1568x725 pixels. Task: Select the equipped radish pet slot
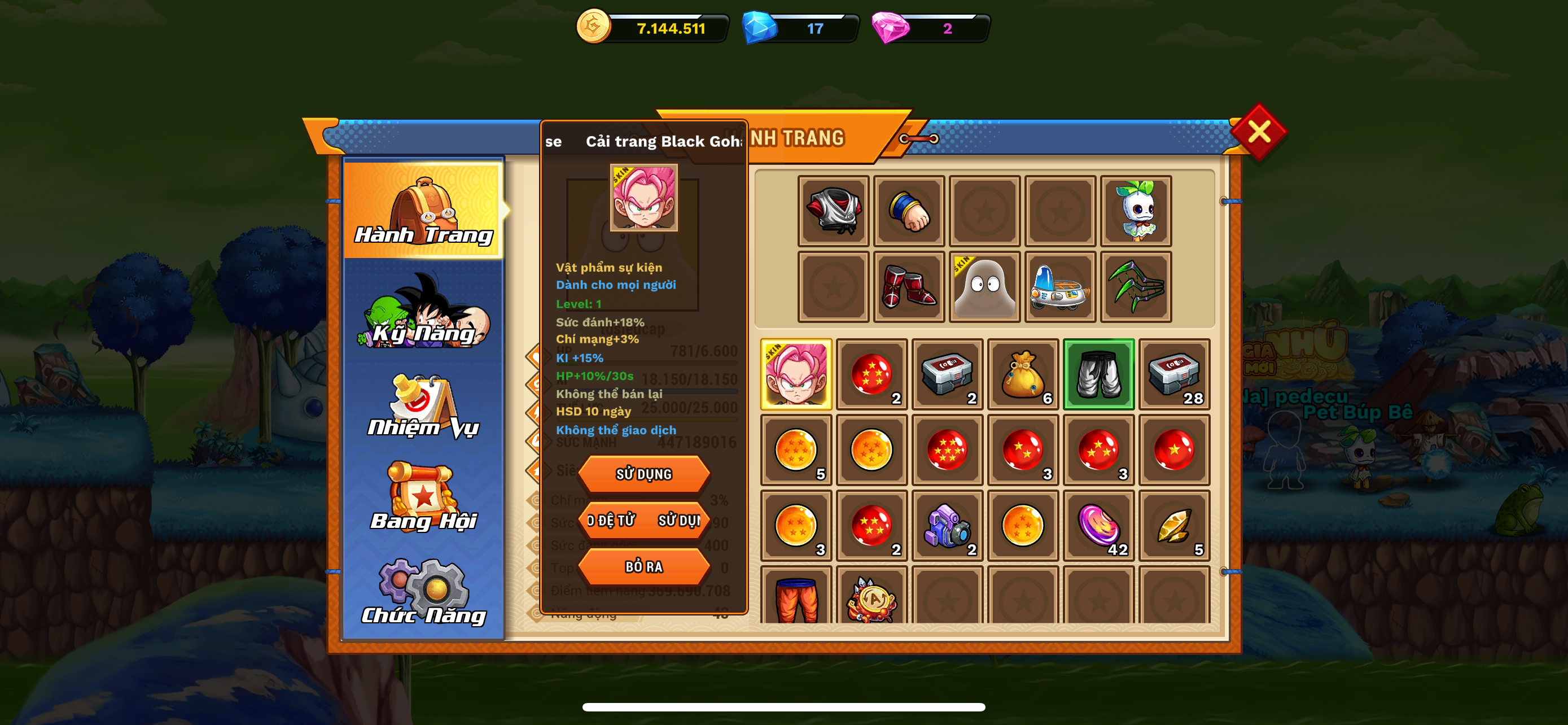click(1136, 211)
